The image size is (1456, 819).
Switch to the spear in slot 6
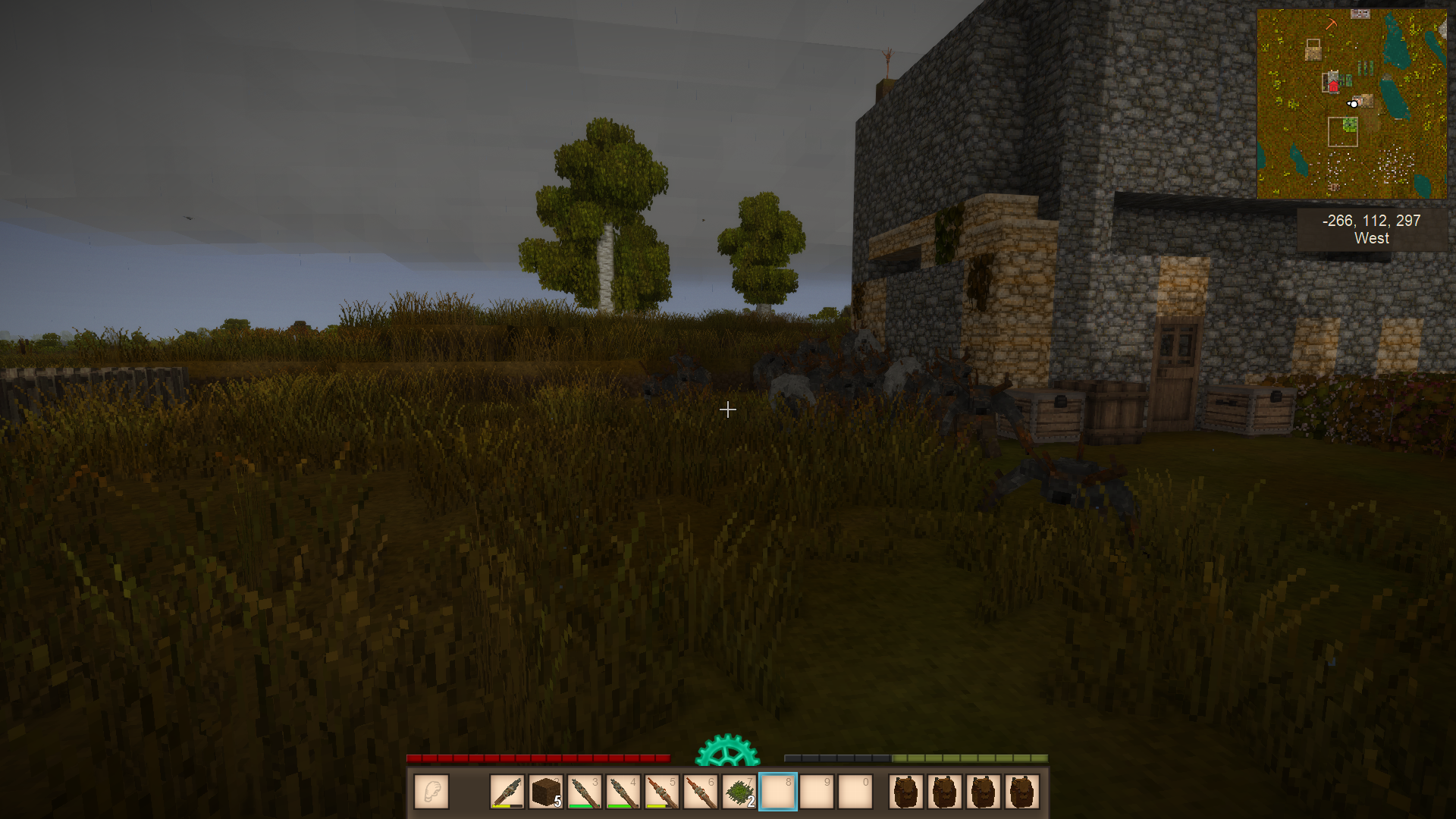(701, 792)
